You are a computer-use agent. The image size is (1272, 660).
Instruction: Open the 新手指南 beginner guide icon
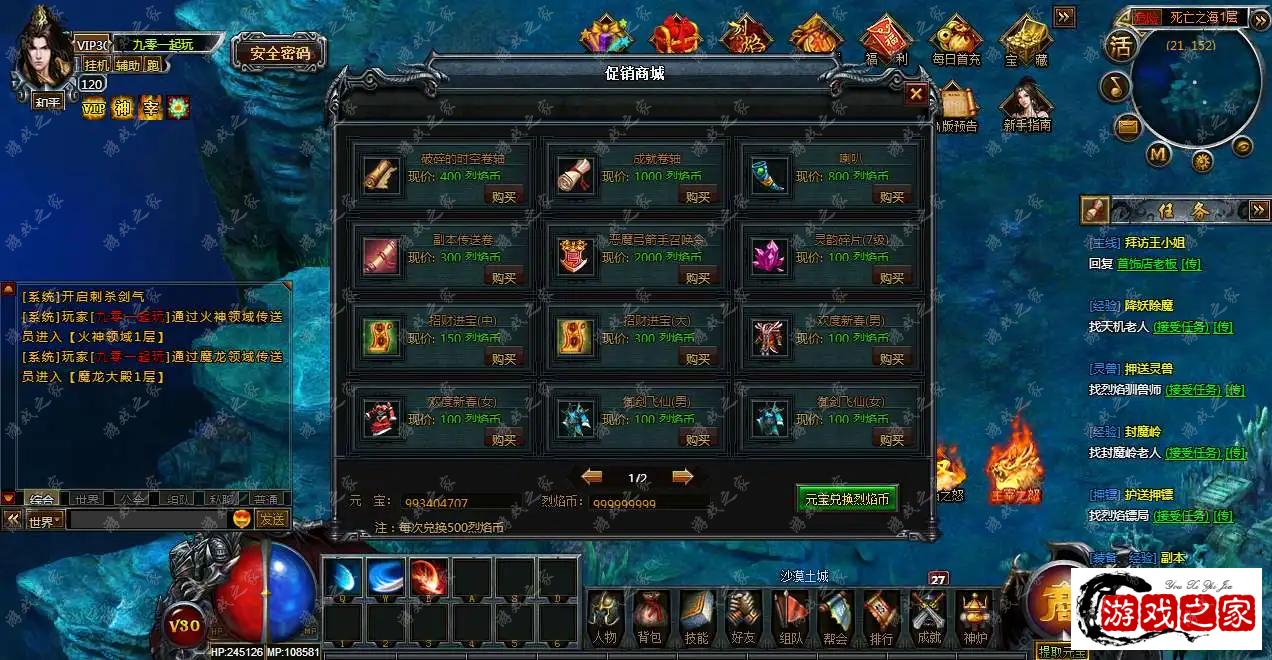[x=1027, y=106]
